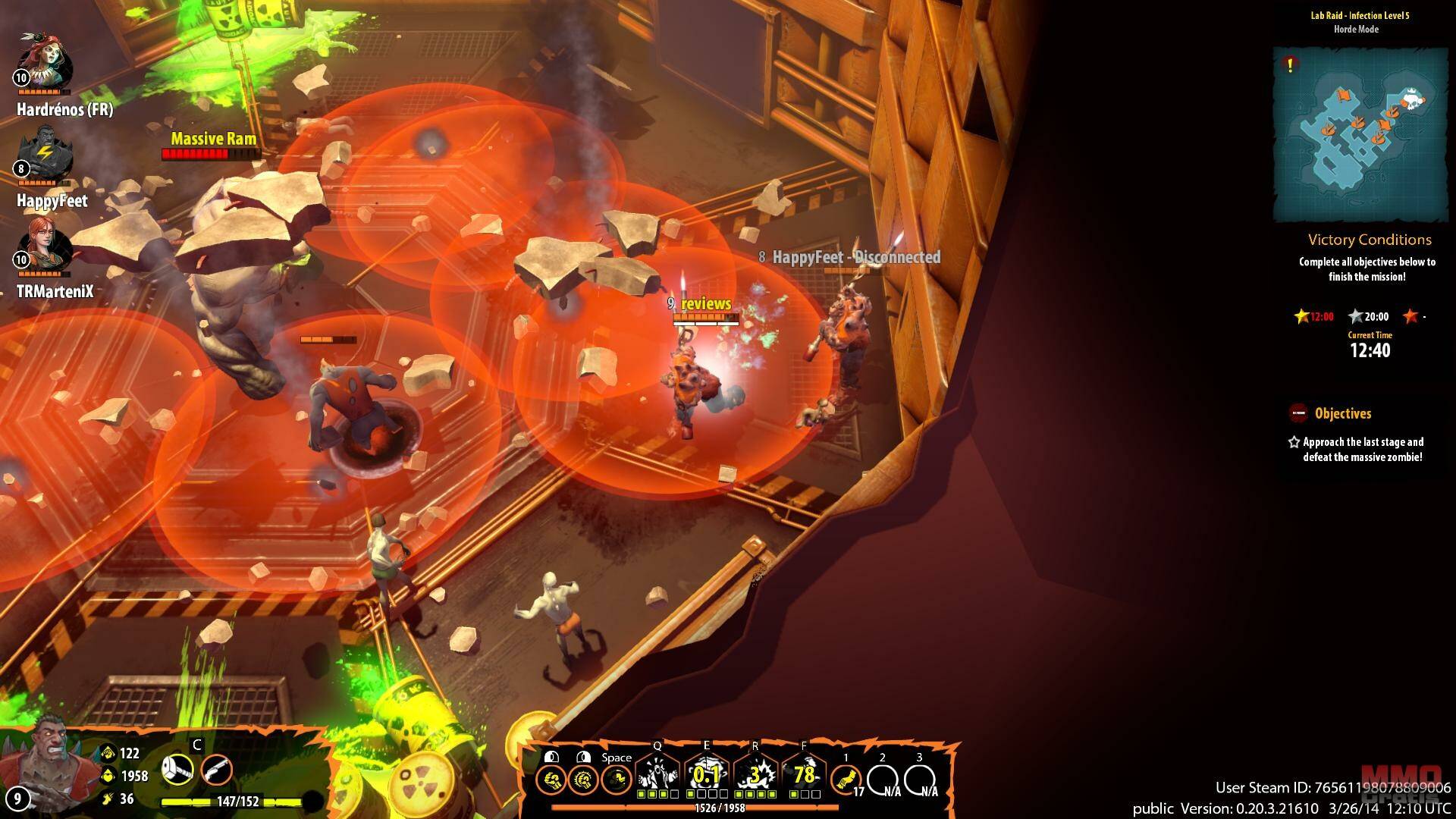Activate the Space dodge ability

[x=616, y=779]
